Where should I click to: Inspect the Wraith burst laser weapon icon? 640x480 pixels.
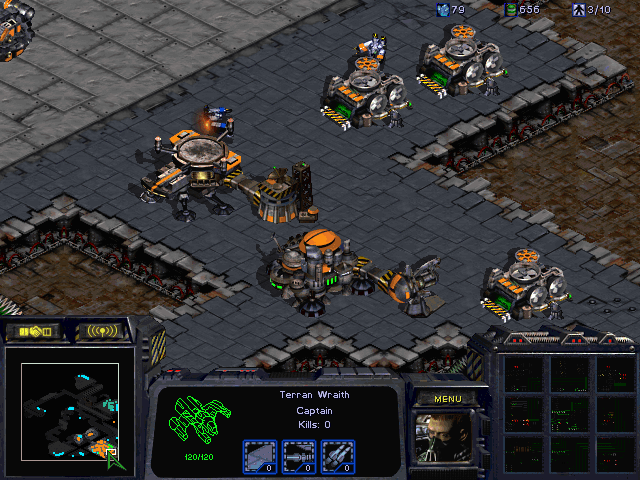[299, 455]
